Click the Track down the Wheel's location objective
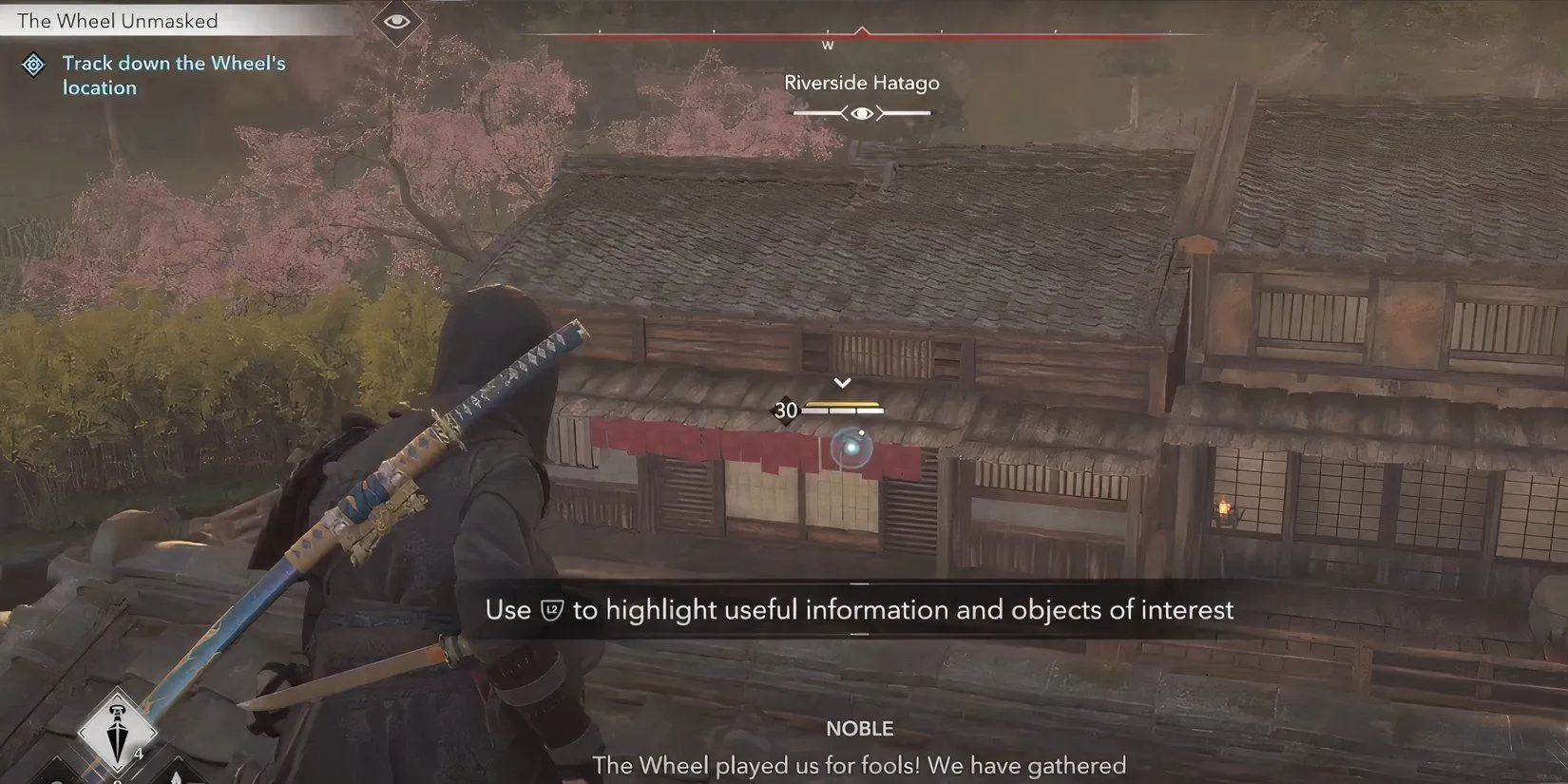 (173, 75)
